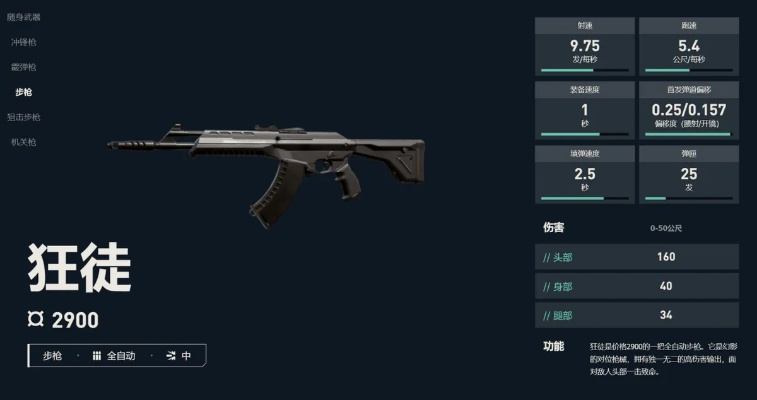Choose the 步枪 rifles category
Viewport: 757px width, 400px height.
tap(24, 92)
